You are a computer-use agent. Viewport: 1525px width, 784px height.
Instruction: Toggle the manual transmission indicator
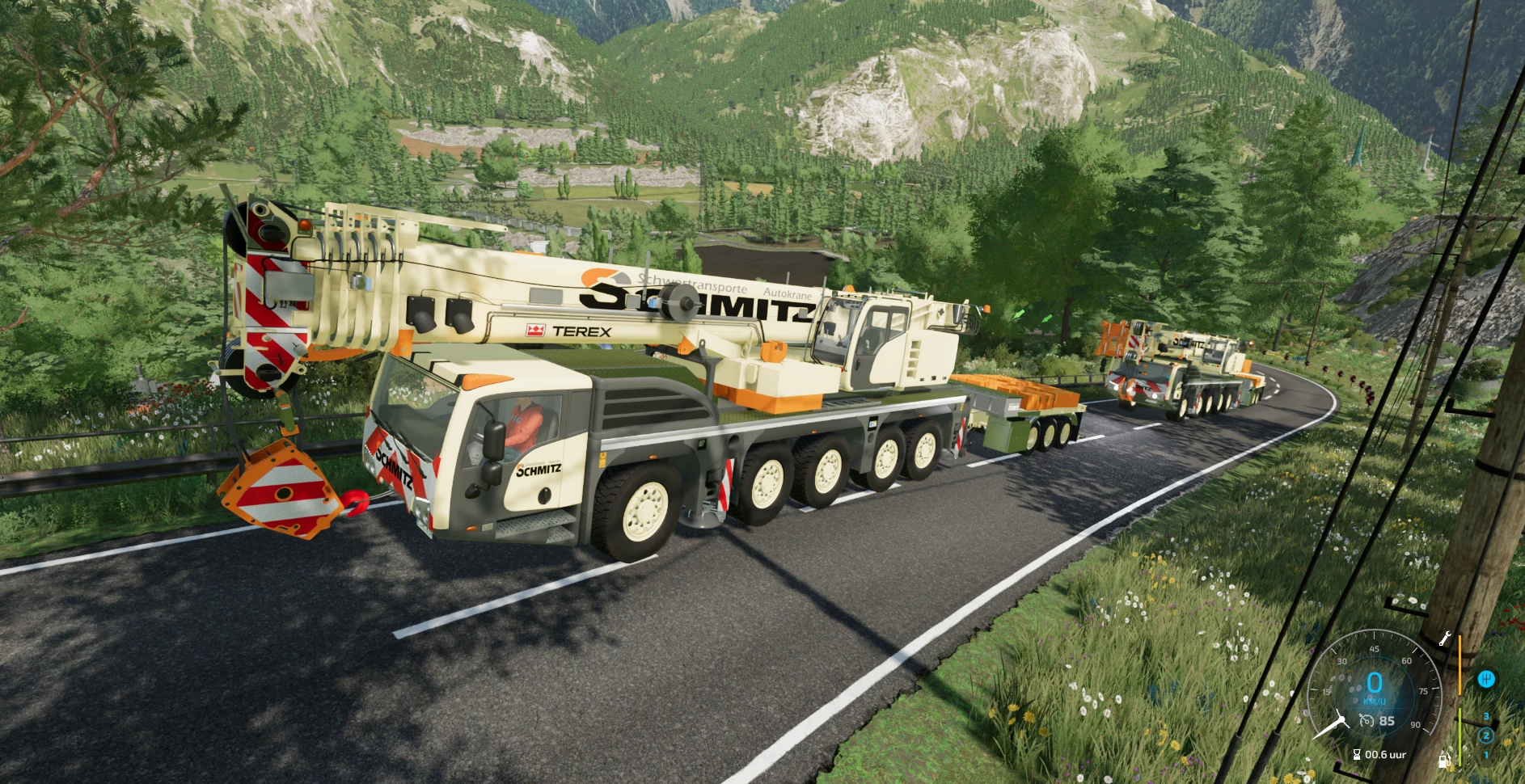point(1487,679)
